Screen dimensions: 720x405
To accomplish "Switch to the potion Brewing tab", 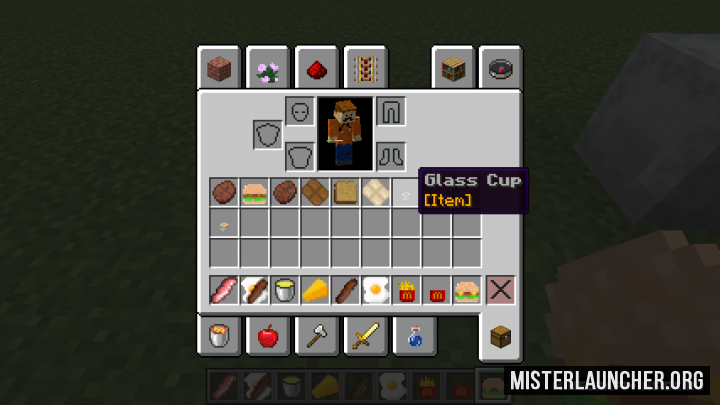I will tap(413, 336).
